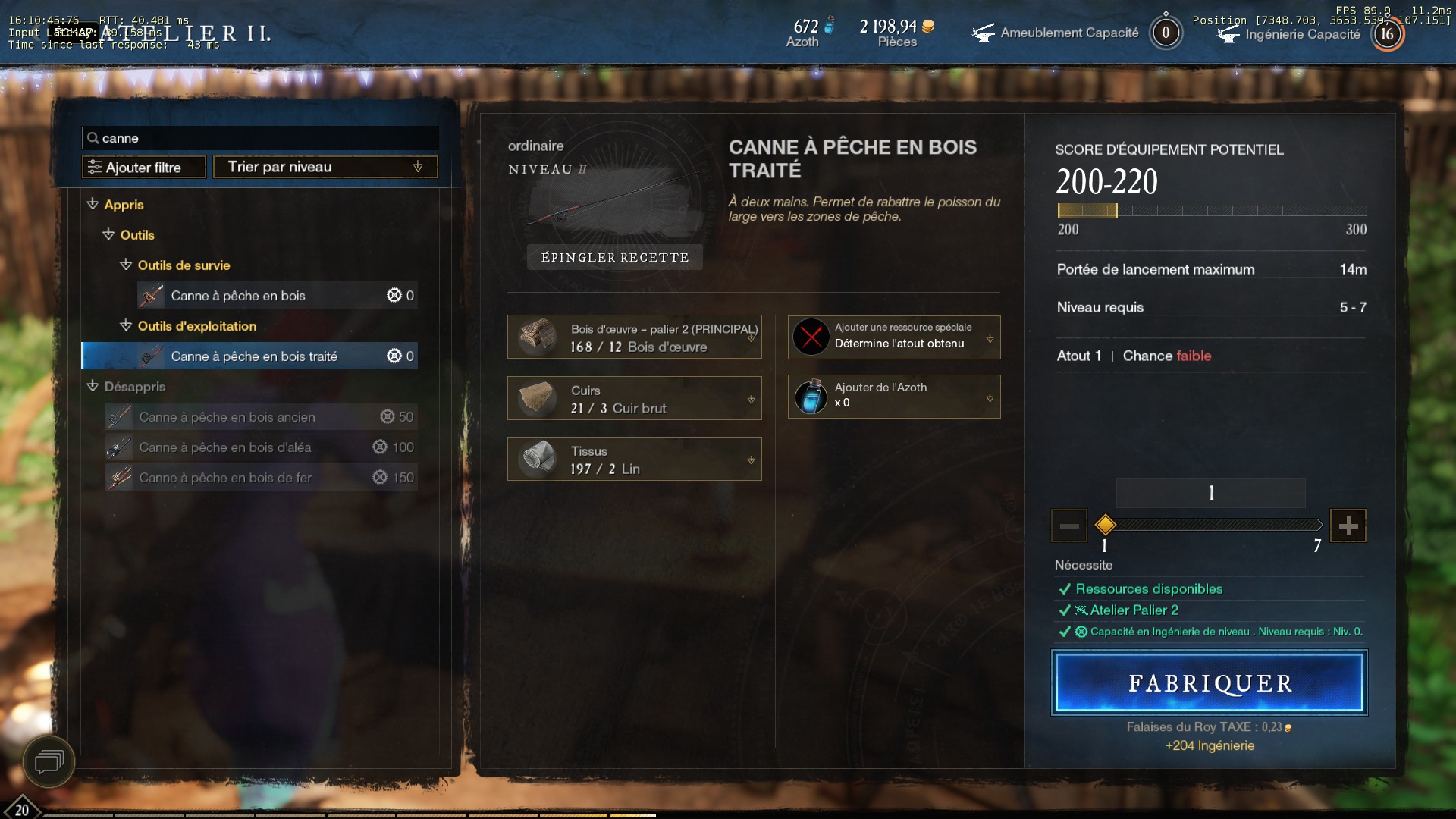
Task: Collapse the Appris category
Action: [93, 205]
